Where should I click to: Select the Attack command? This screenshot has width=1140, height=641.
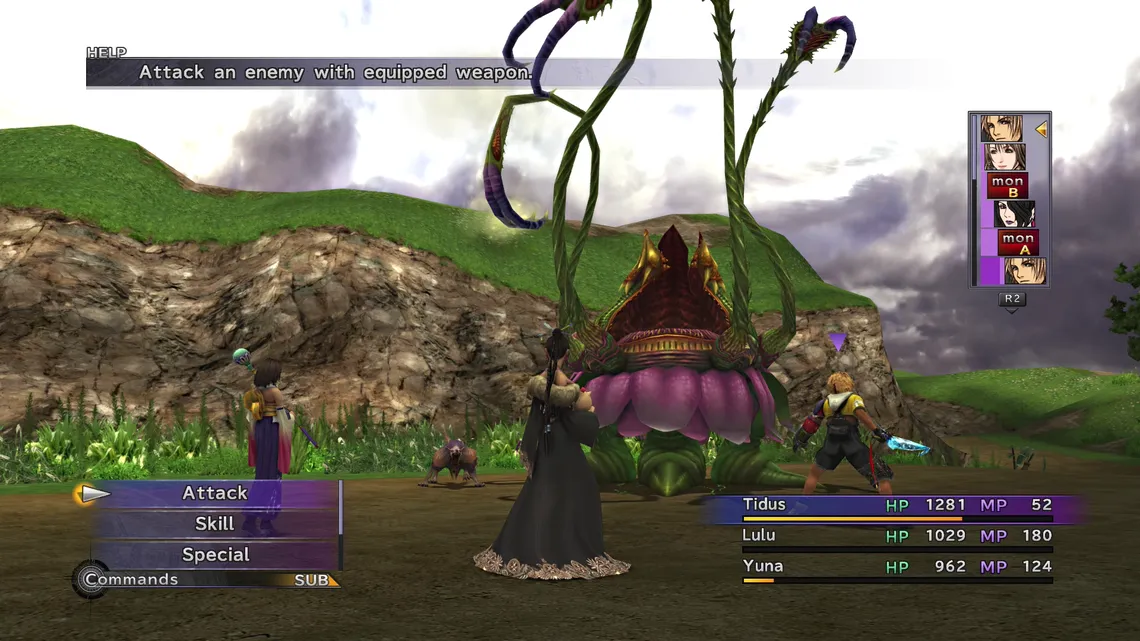[215, 493]
